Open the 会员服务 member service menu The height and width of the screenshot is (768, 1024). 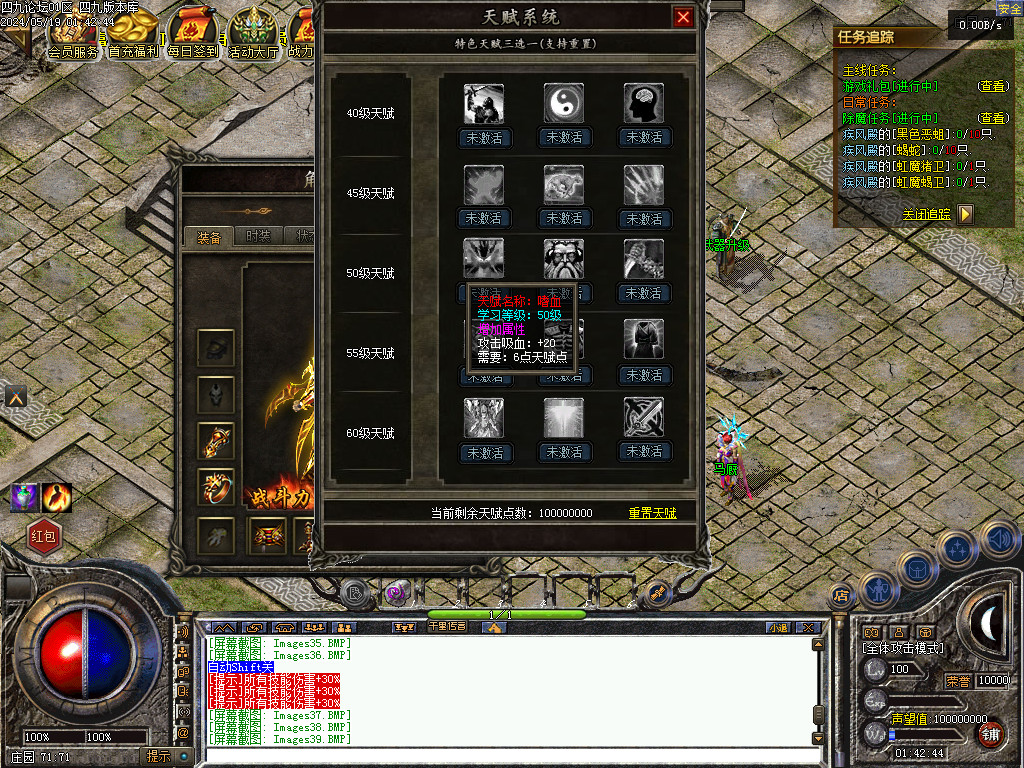click(73, 52)
